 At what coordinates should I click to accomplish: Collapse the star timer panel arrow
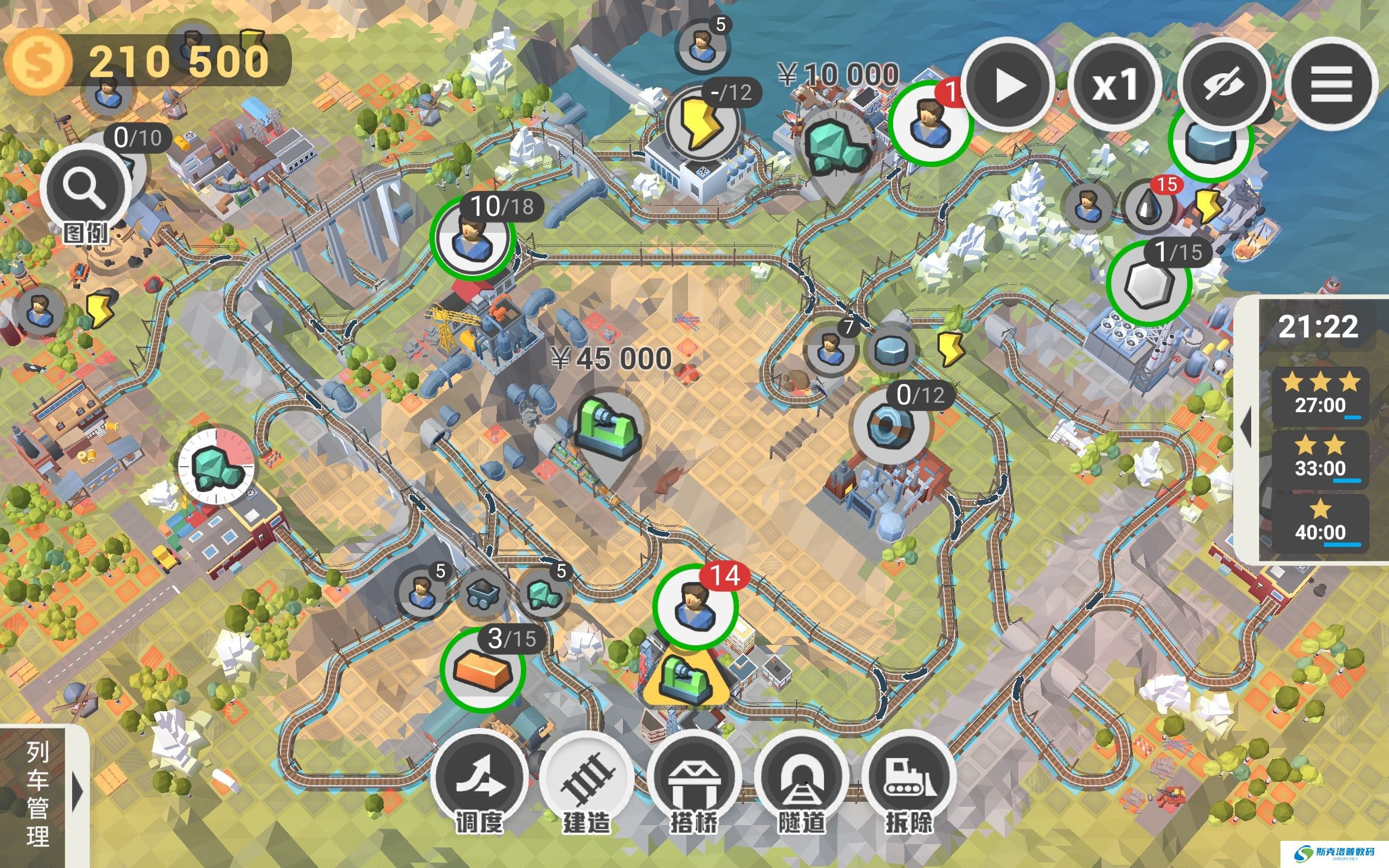[1246, 427]
